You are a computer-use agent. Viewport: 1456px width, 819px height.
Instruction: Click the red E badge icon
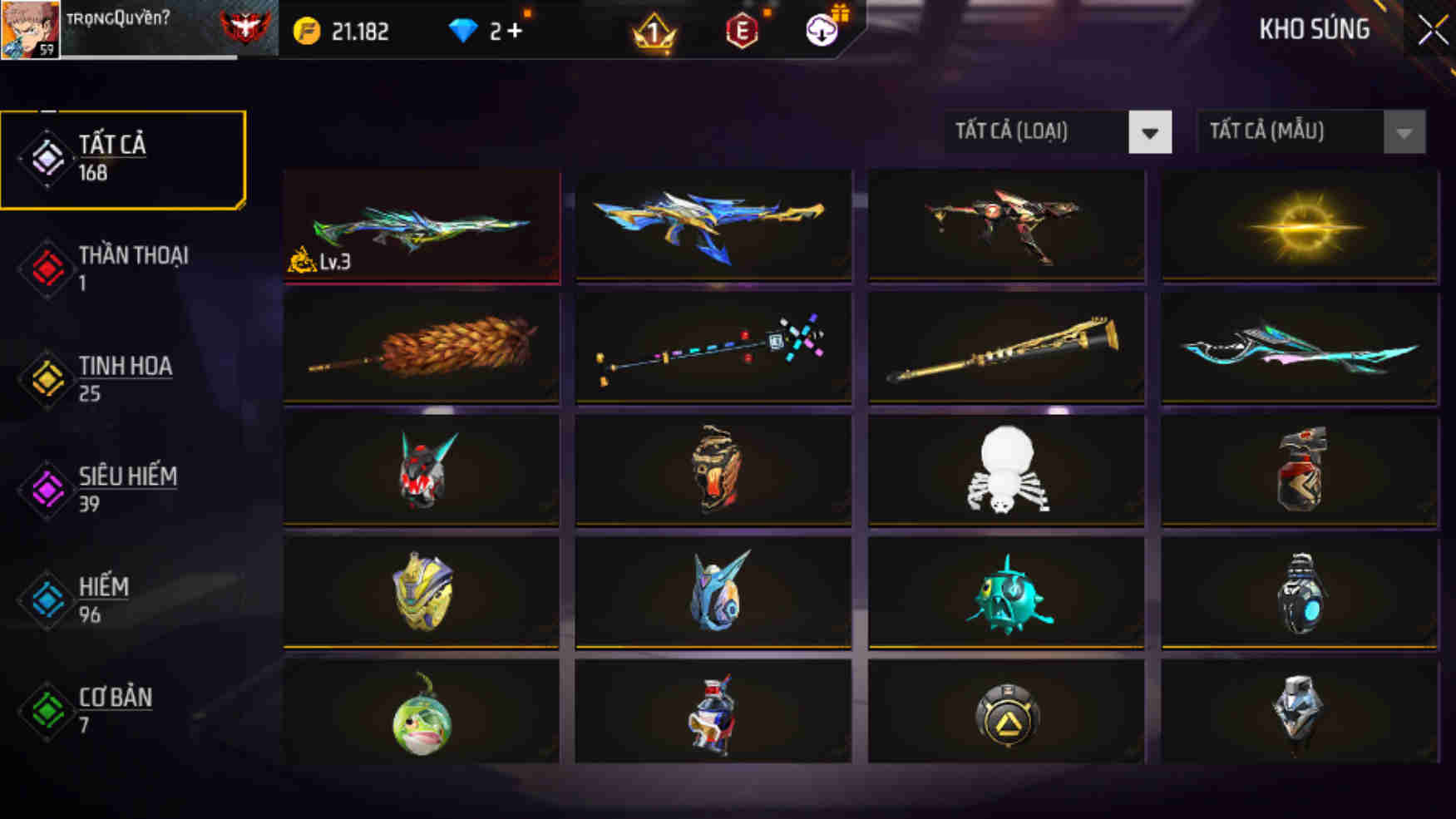[x=742, y=32]
